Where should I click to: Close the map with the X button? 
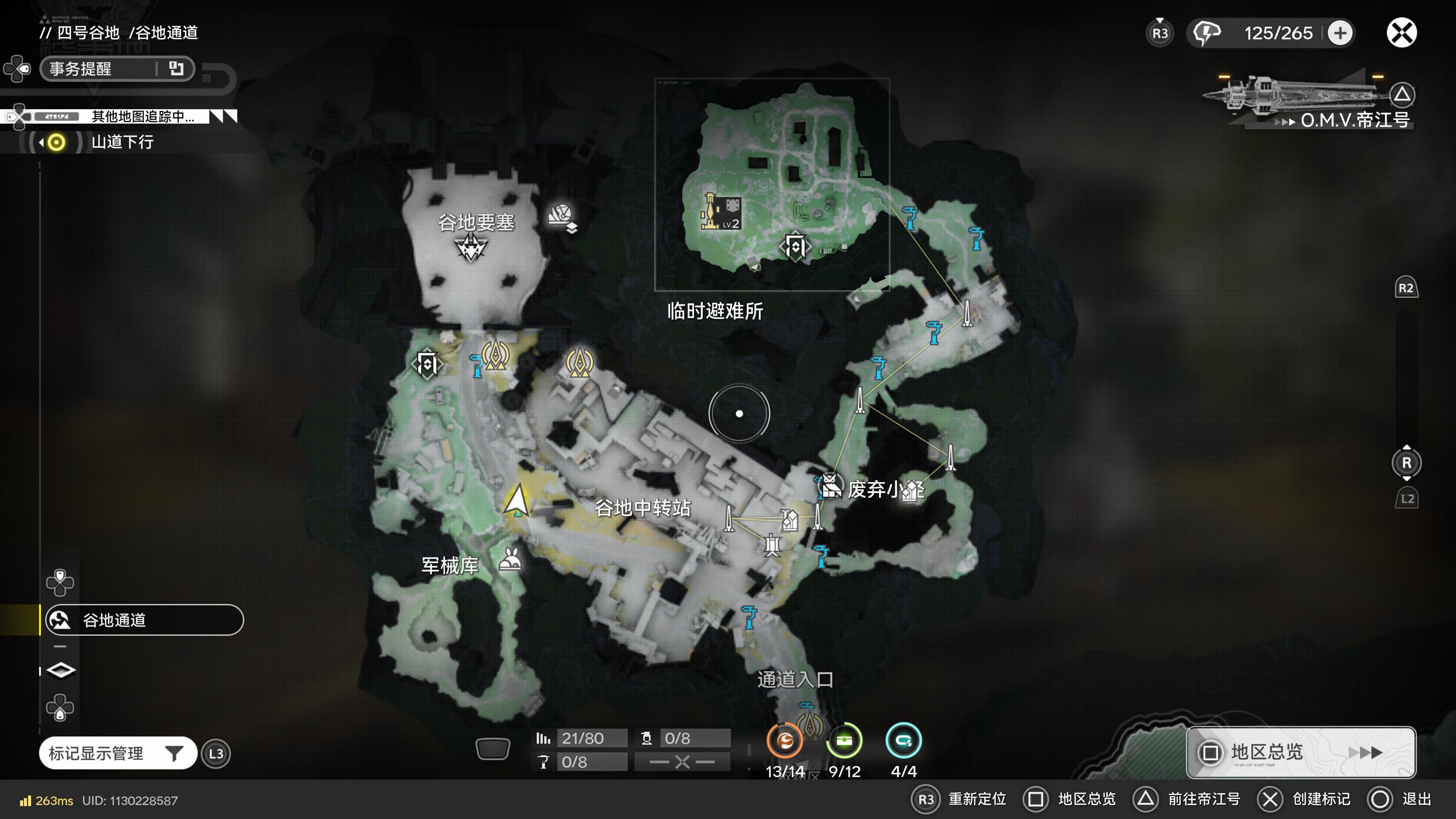(1401, 33)
